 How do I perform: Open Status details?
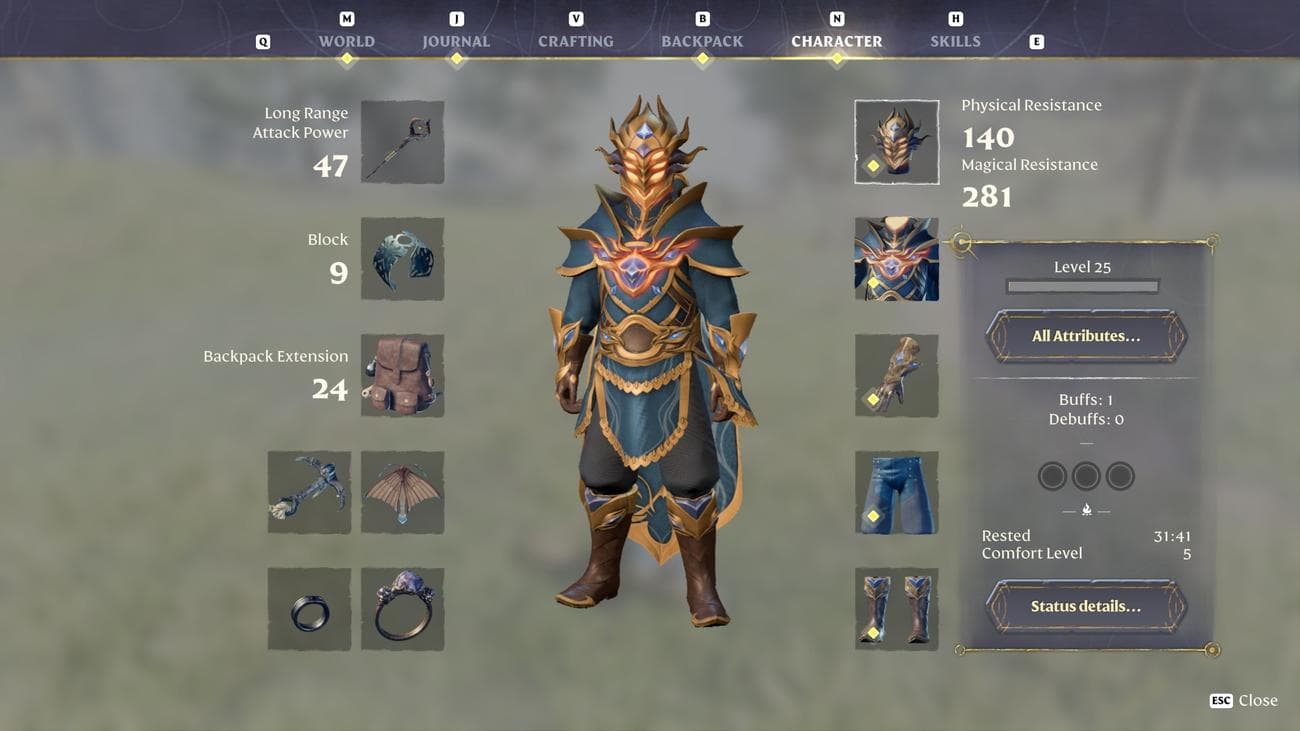(1086, 606)
